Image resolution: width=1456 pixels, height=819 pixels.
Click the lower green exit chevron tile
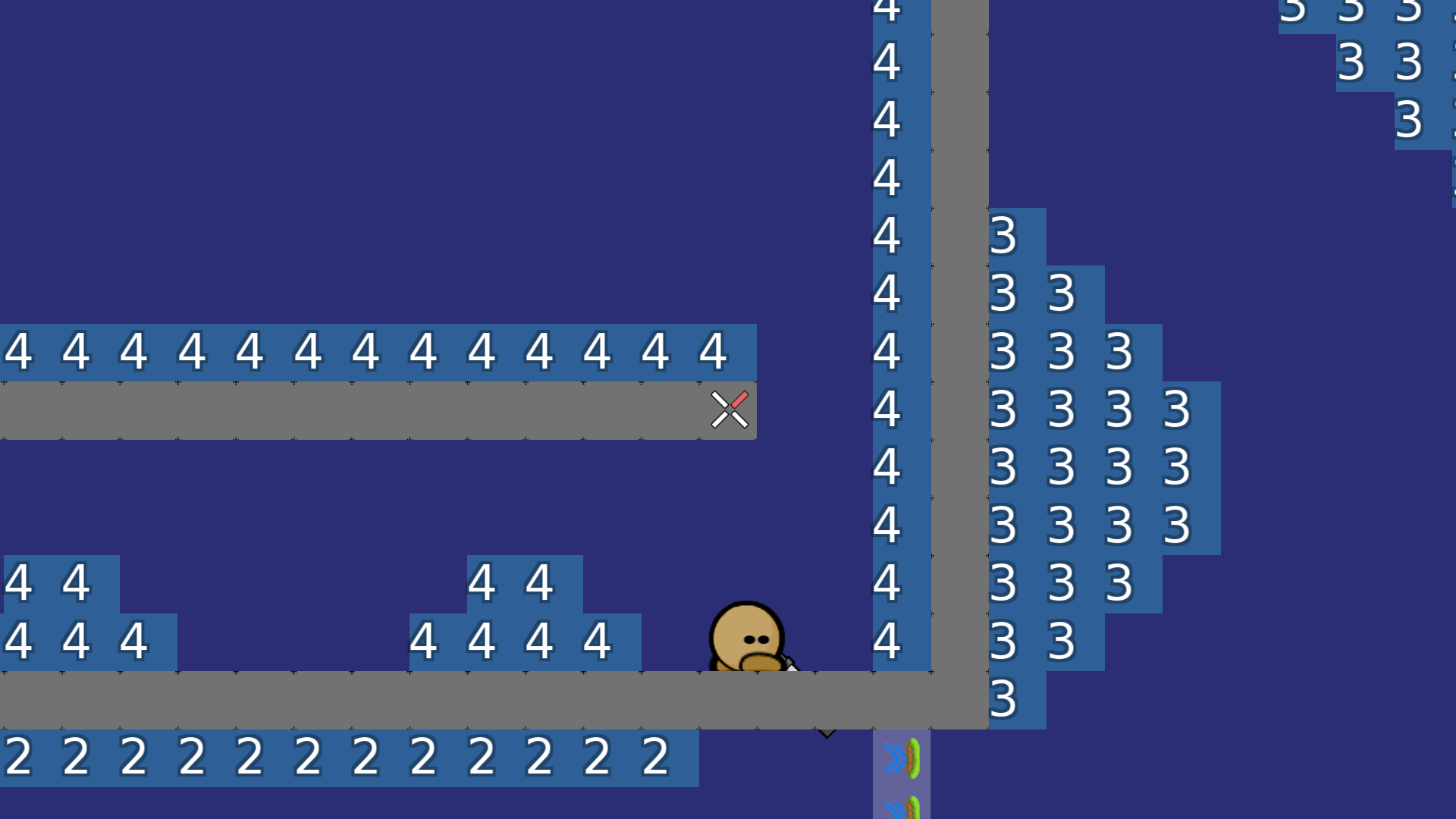click(902, 810)
